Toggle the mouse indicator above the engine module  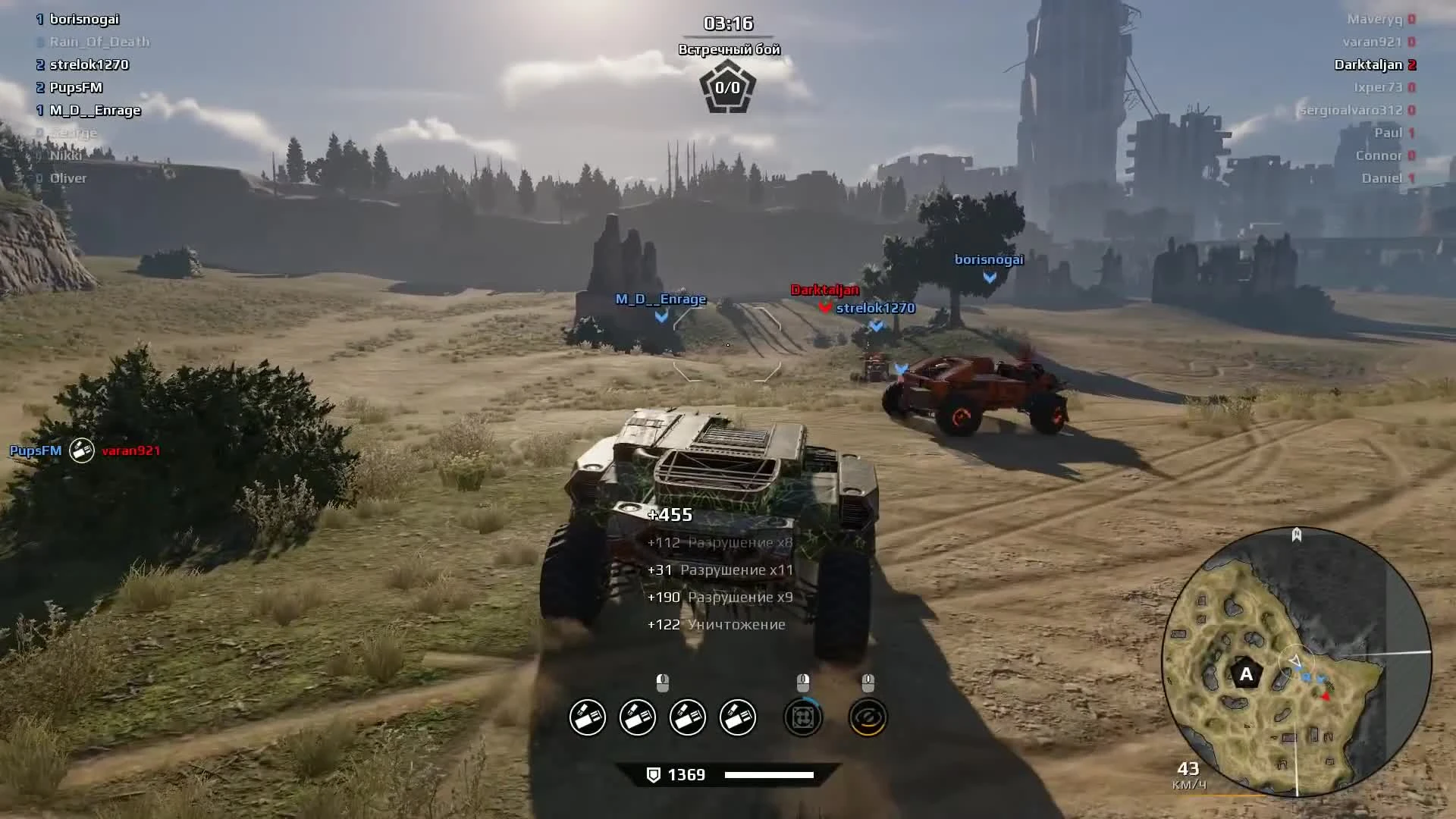coord(802,682)
